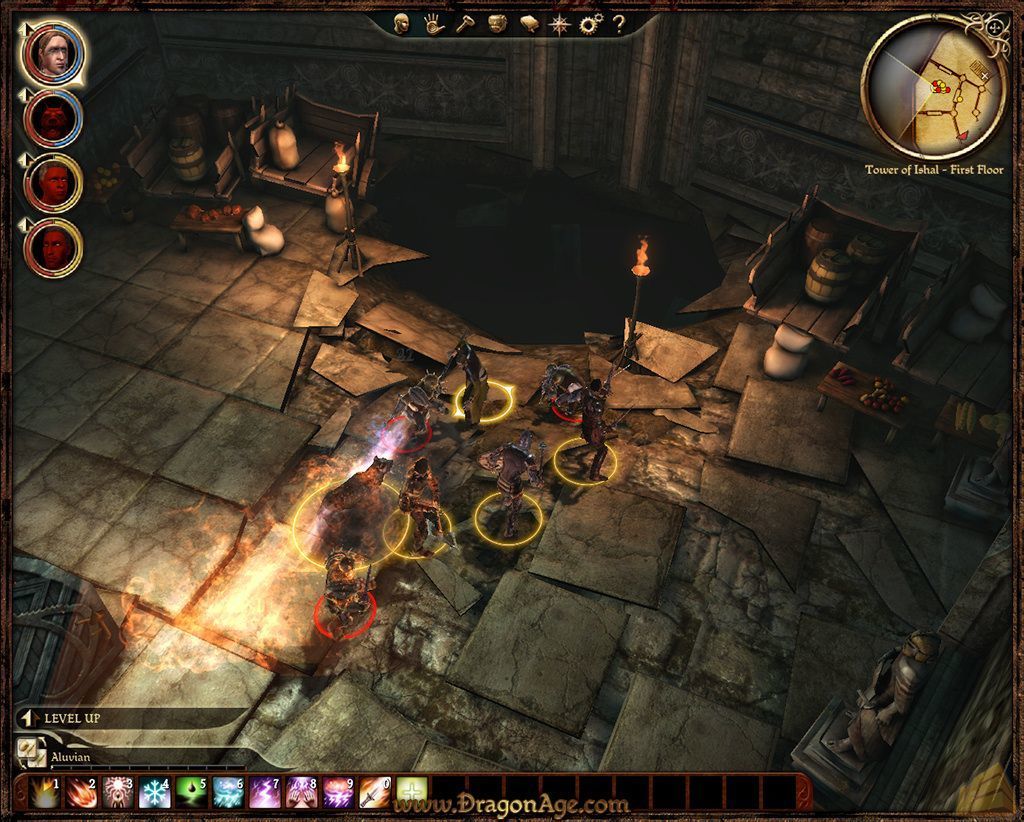Click the question mark help icon
The image size is (1024, 822).
pyautogui.click(x=619, y=24)
